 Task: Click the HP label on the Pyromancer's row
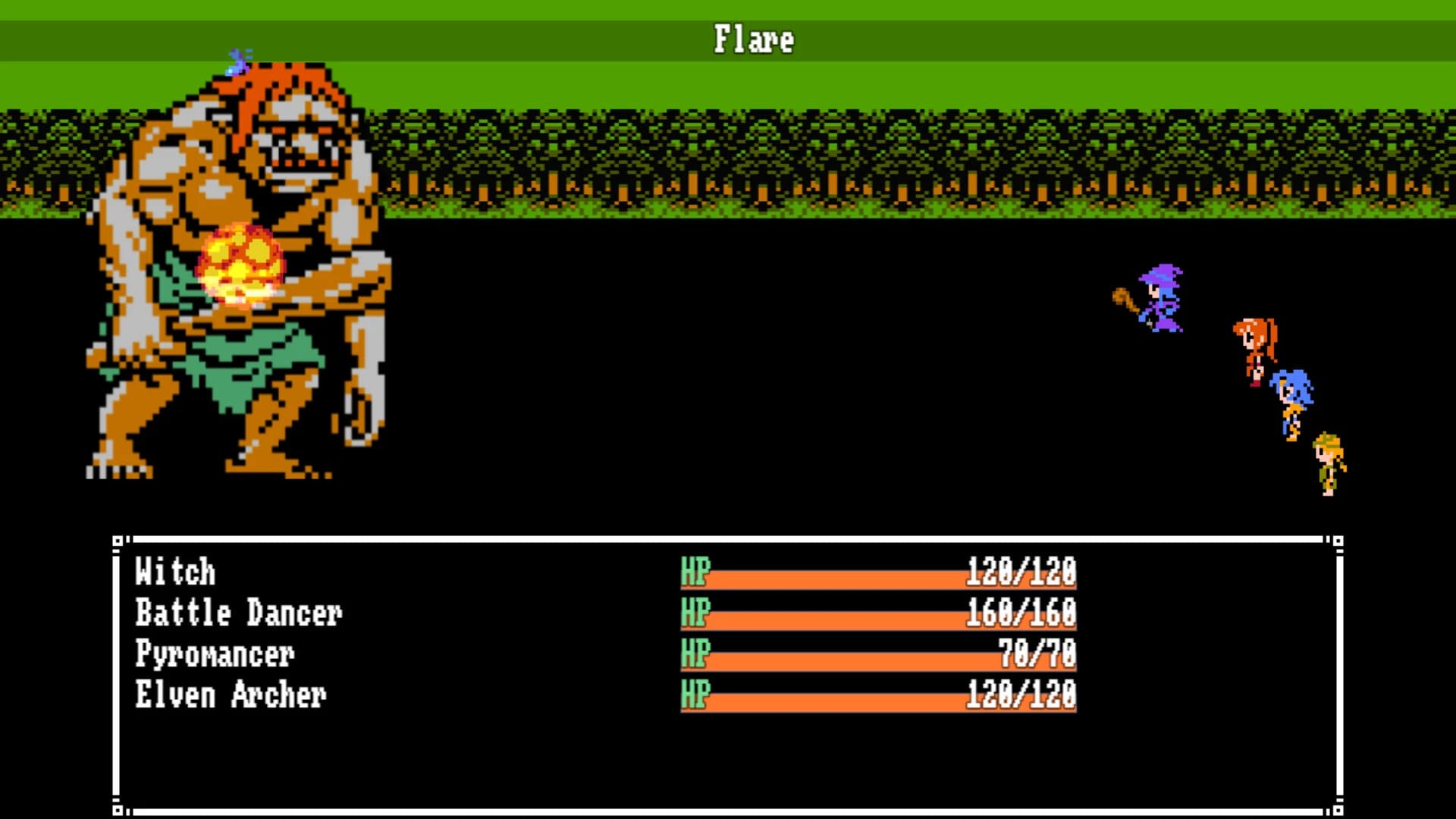click(694, 654)
